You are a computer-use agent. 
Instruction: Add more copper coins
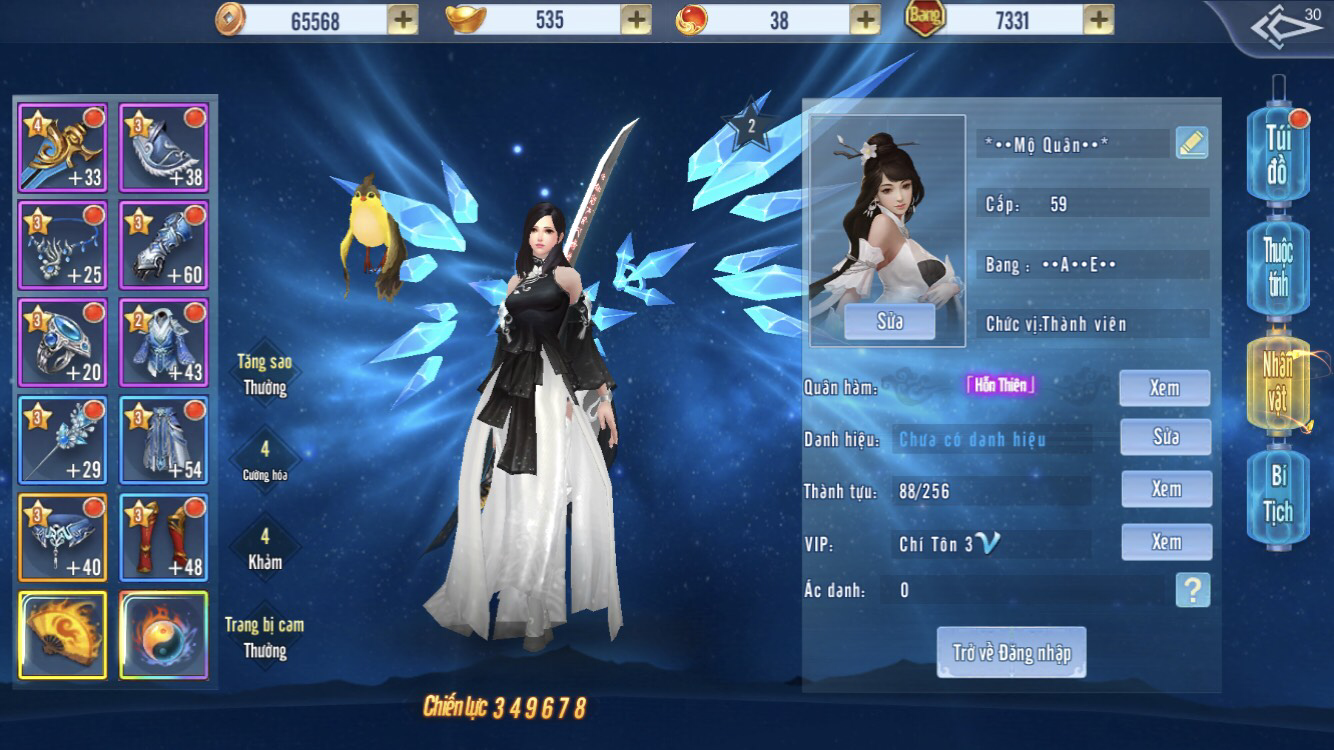coord(402,19)
